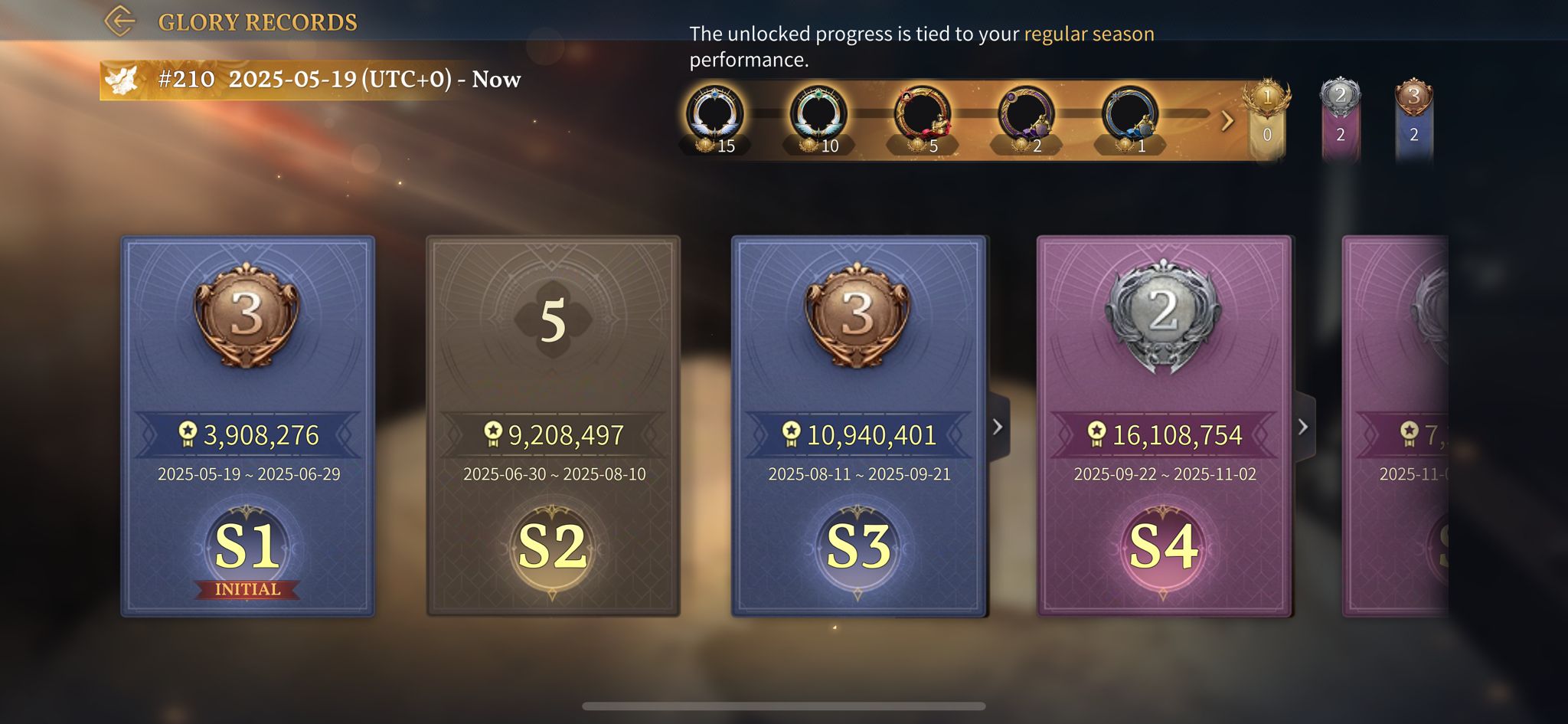The image size is (1568, 724).
Task: Click the arrow after the frame rewards
Action: click(1227, 120)
